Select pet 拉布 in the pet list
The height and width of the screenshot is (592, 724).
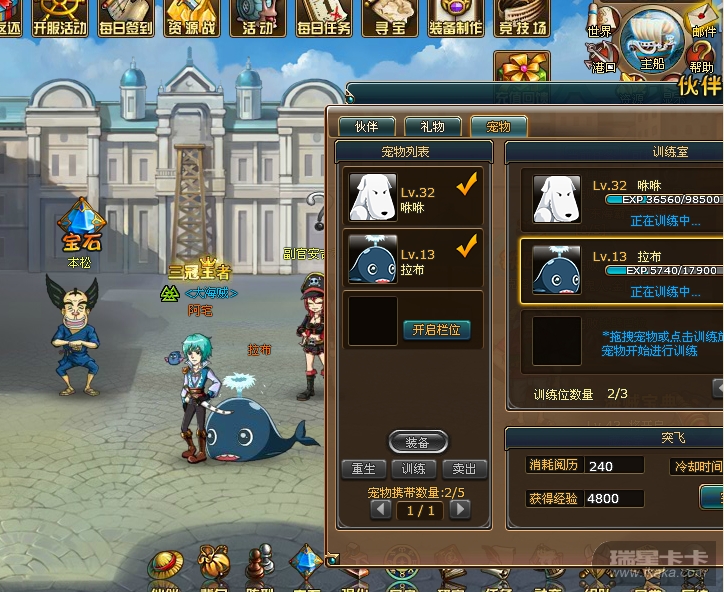click(x=412, y=259)
